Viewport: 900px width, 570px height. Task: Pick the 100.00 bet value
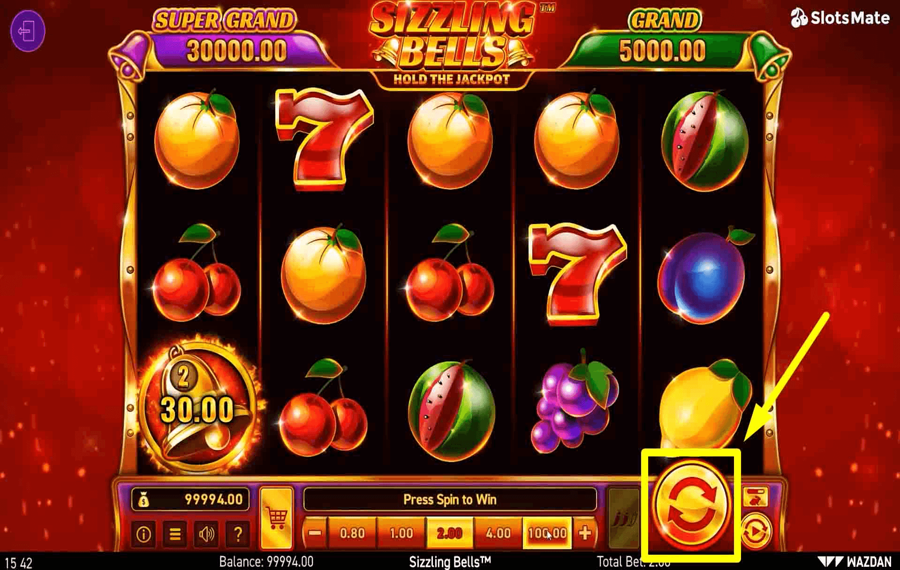point(546,534)
